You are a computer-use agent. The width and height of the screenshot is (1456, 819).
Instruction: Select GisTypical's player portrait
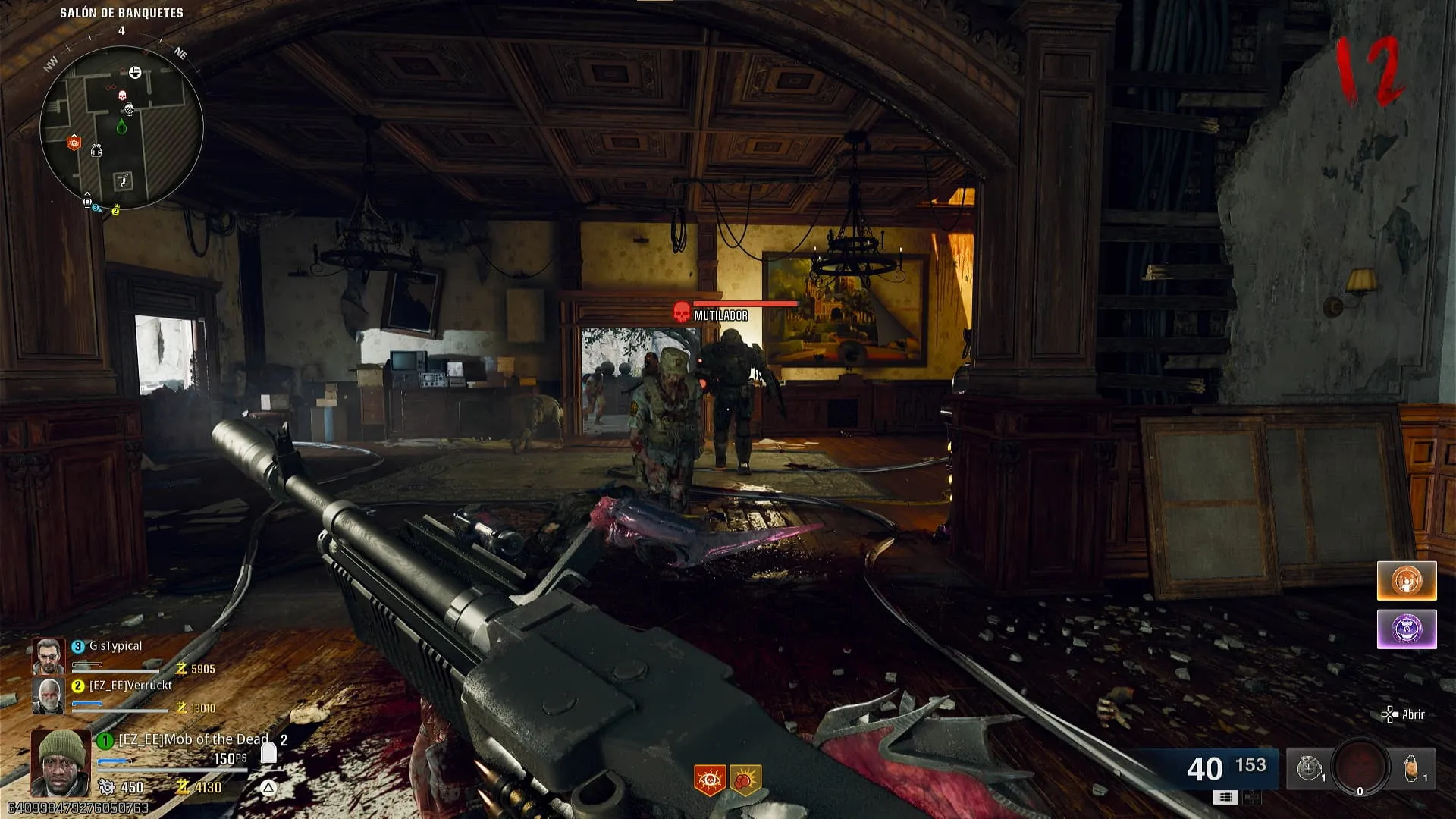[x=48, y=656]
